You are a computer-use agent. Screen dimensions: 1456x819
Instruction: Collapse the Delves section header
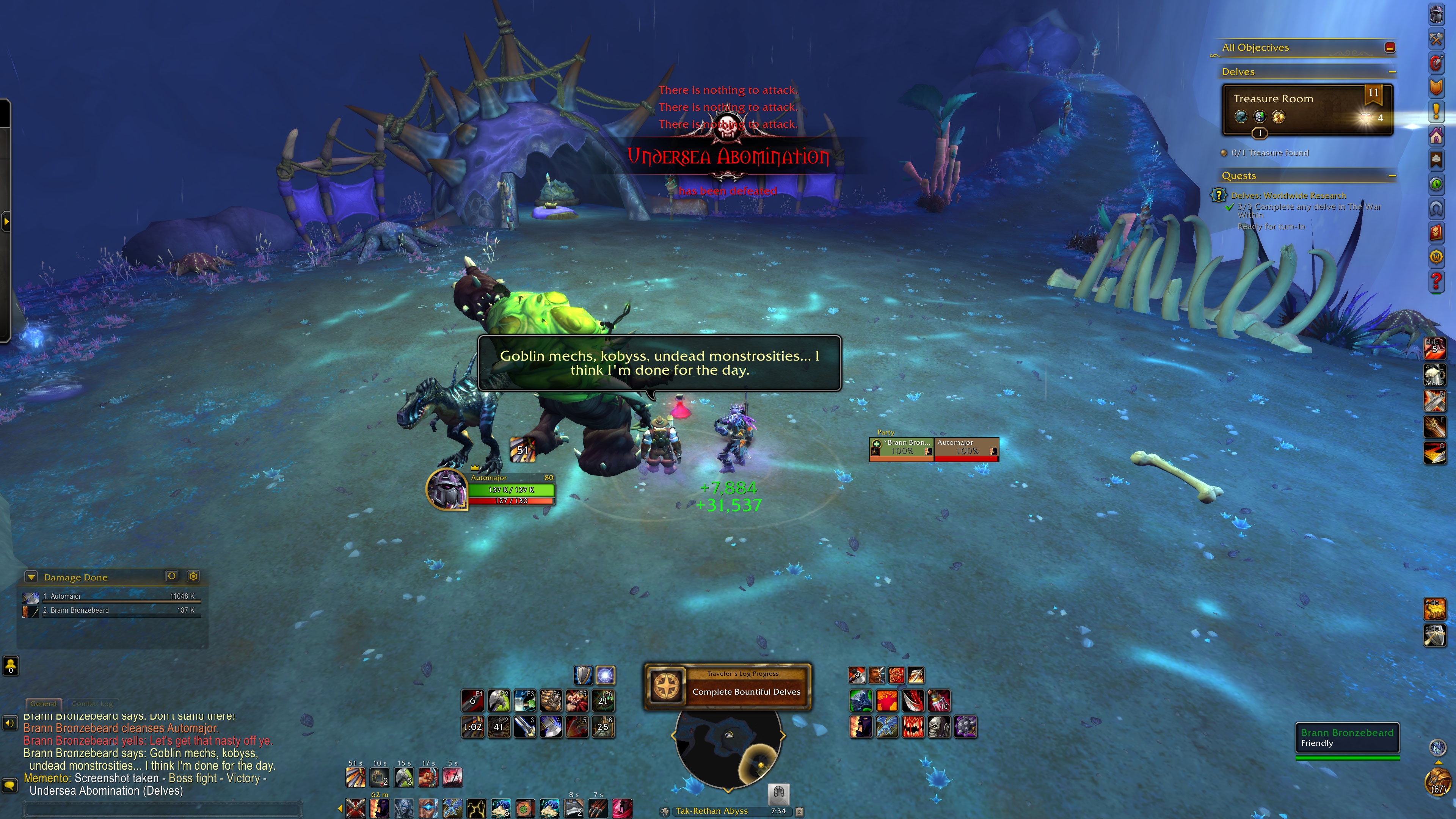click(1392, 72)
